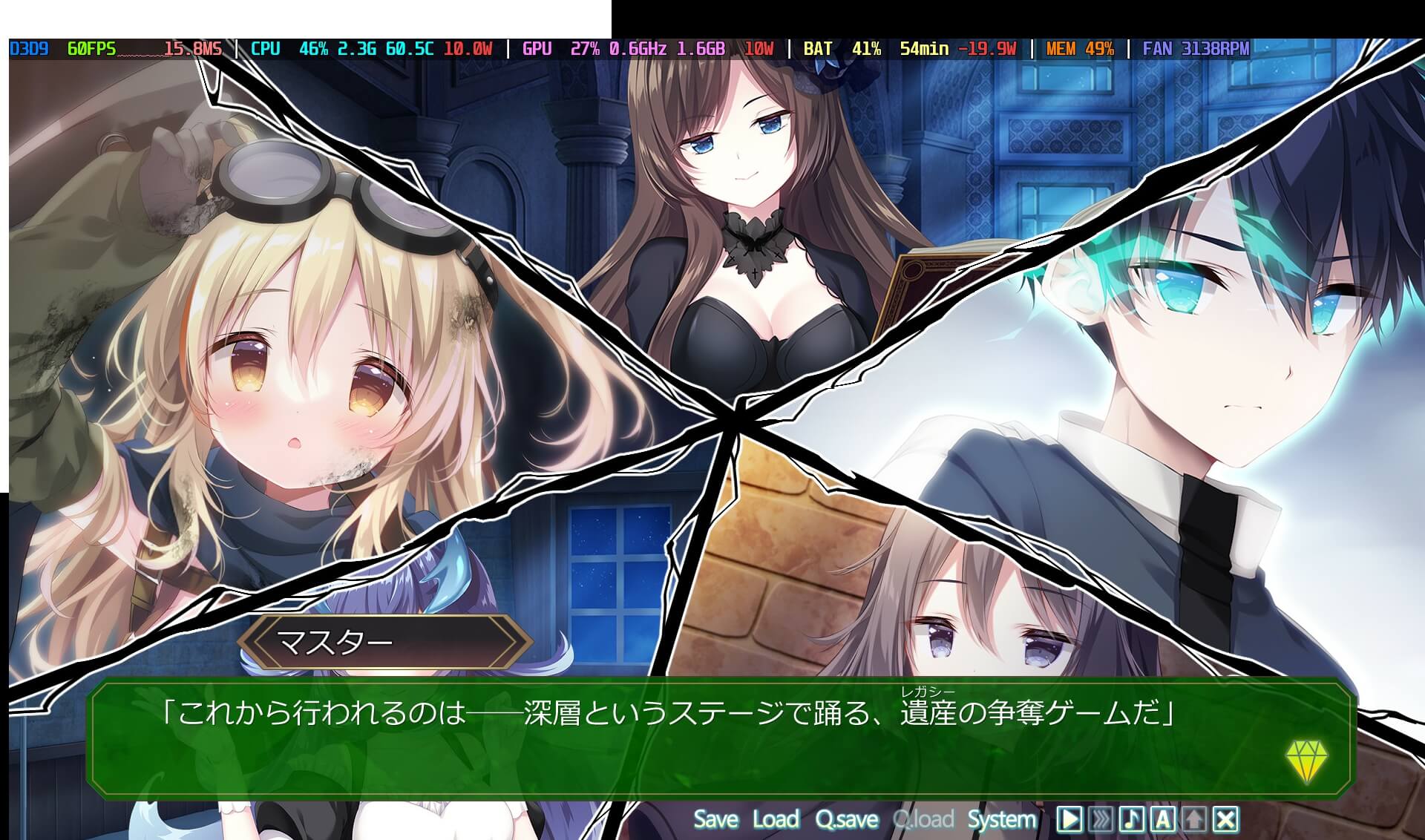Click the dialogue text to advance the story

668,711
